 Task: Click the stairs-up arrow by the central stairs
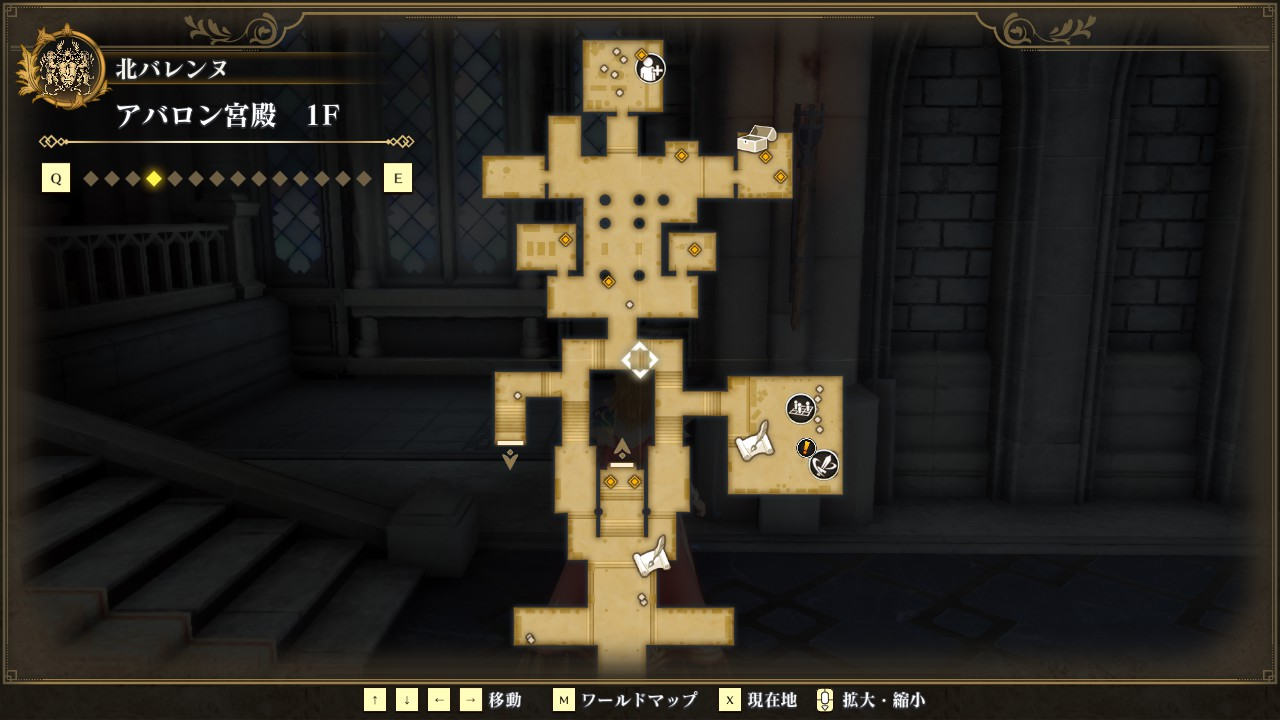[x=622, y=447]
